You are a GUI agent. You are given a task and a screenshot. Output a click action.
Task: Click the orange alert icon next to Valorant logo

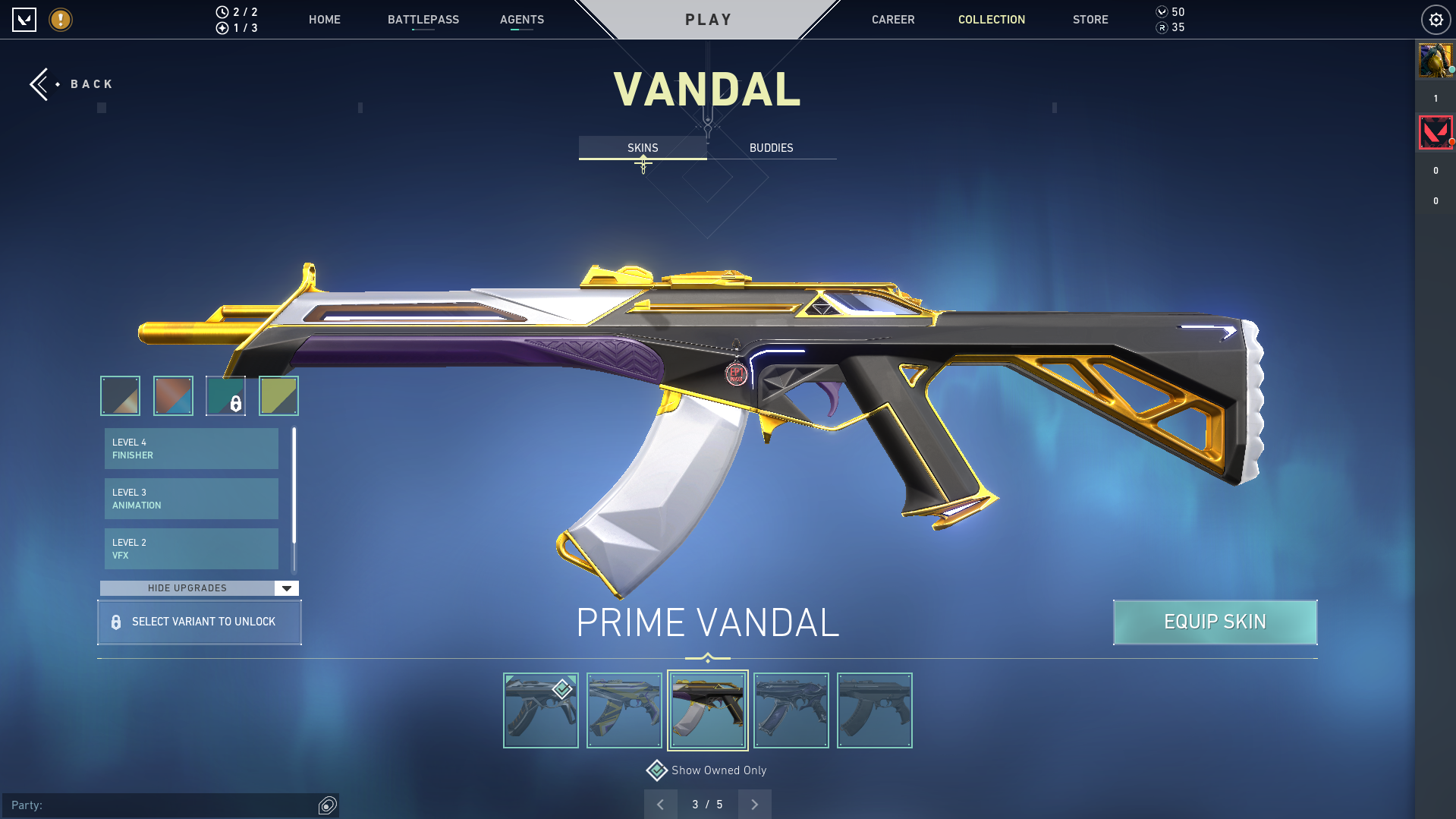(x=60, y=20)
